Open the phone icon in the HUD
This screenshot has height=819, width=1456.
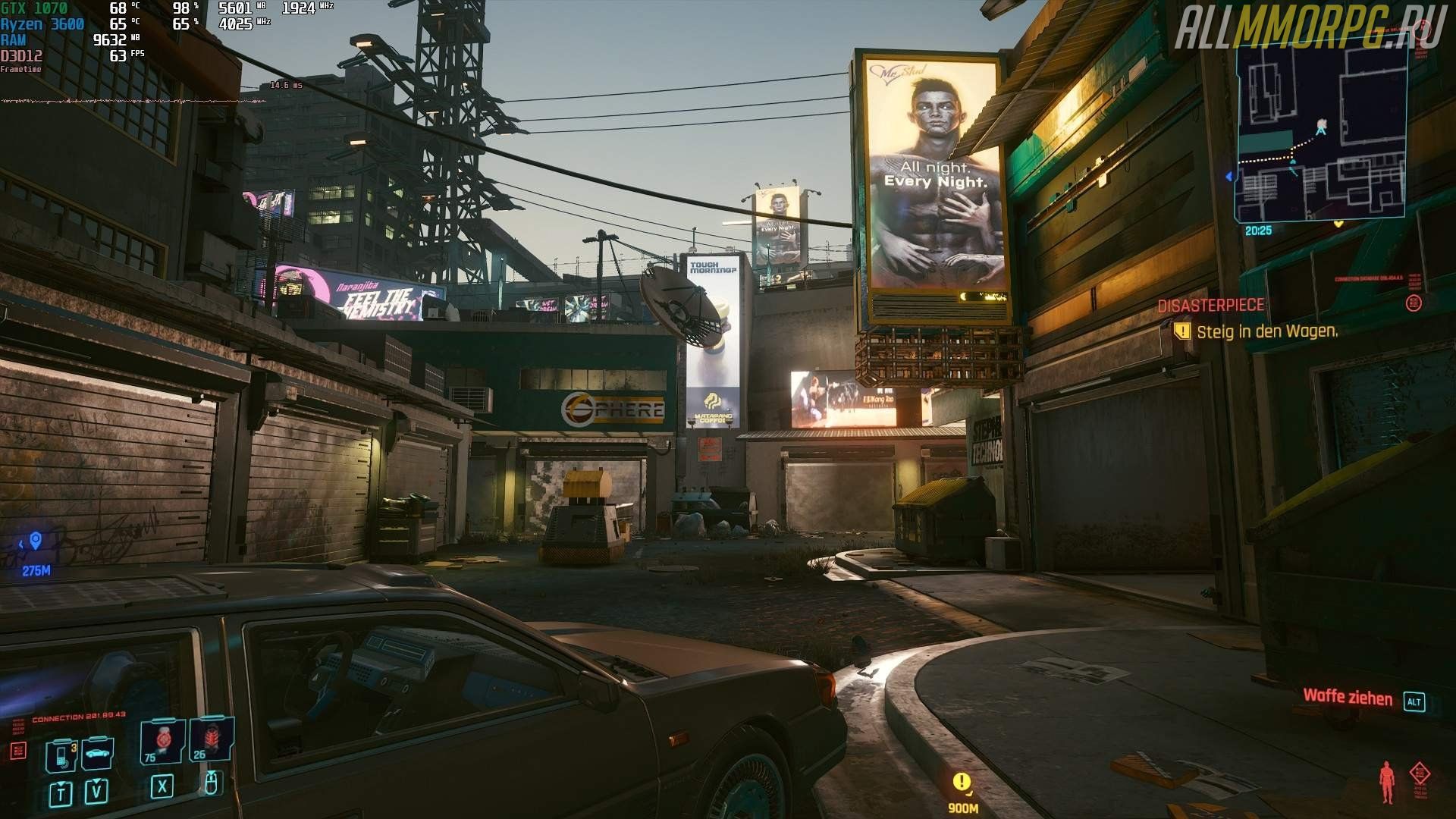point(61,756)
